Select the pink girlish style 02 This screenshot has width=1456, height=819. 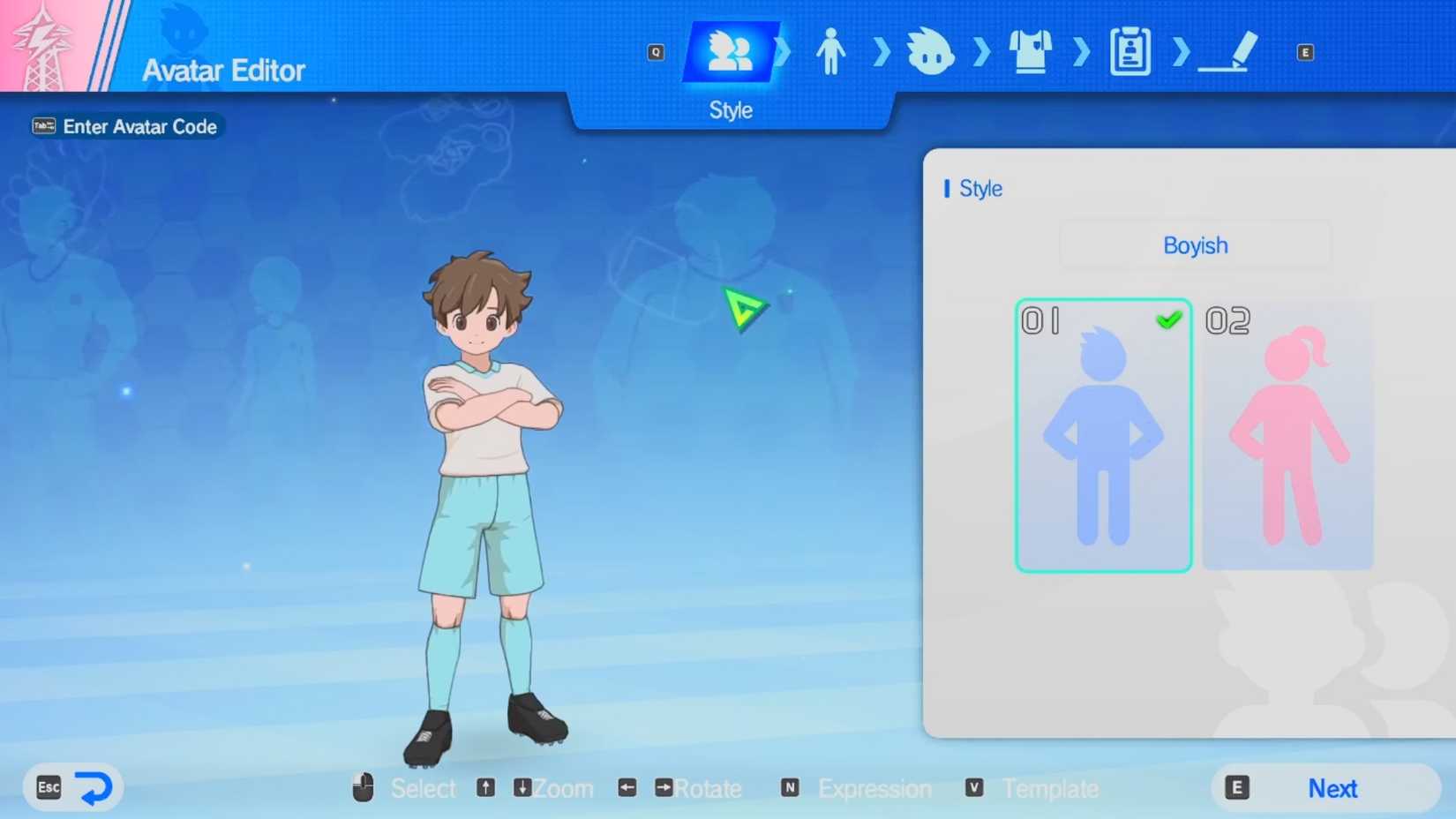1287,437
